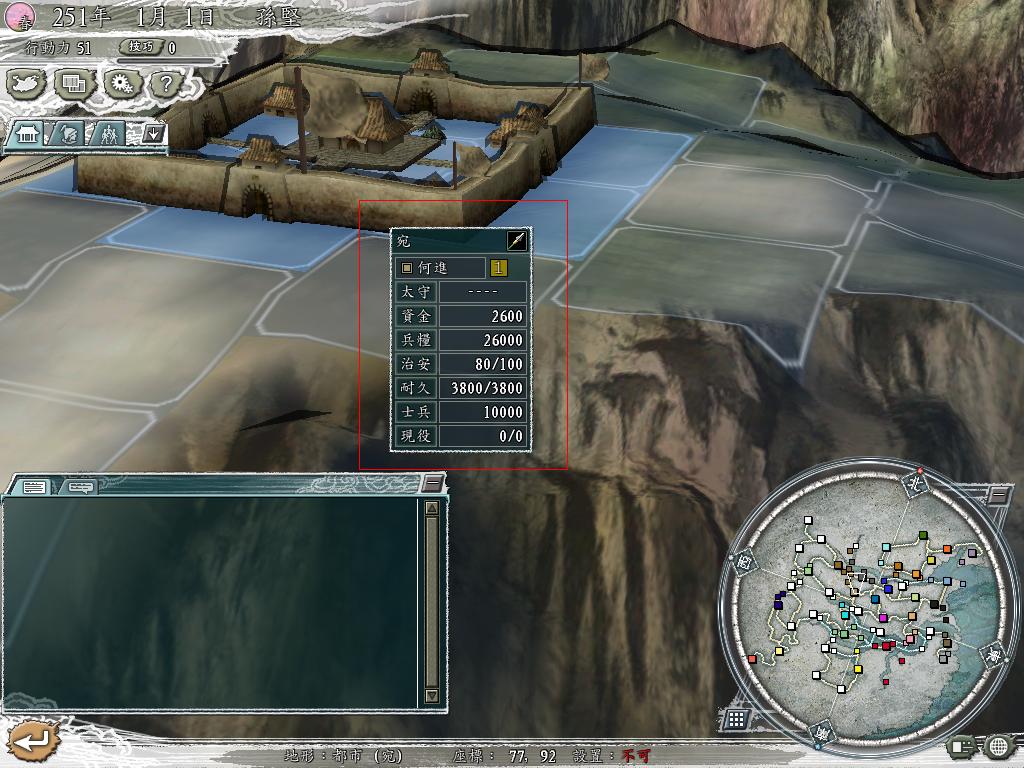Select the building view tab
Screen dimensions: 1024x768
26,133
